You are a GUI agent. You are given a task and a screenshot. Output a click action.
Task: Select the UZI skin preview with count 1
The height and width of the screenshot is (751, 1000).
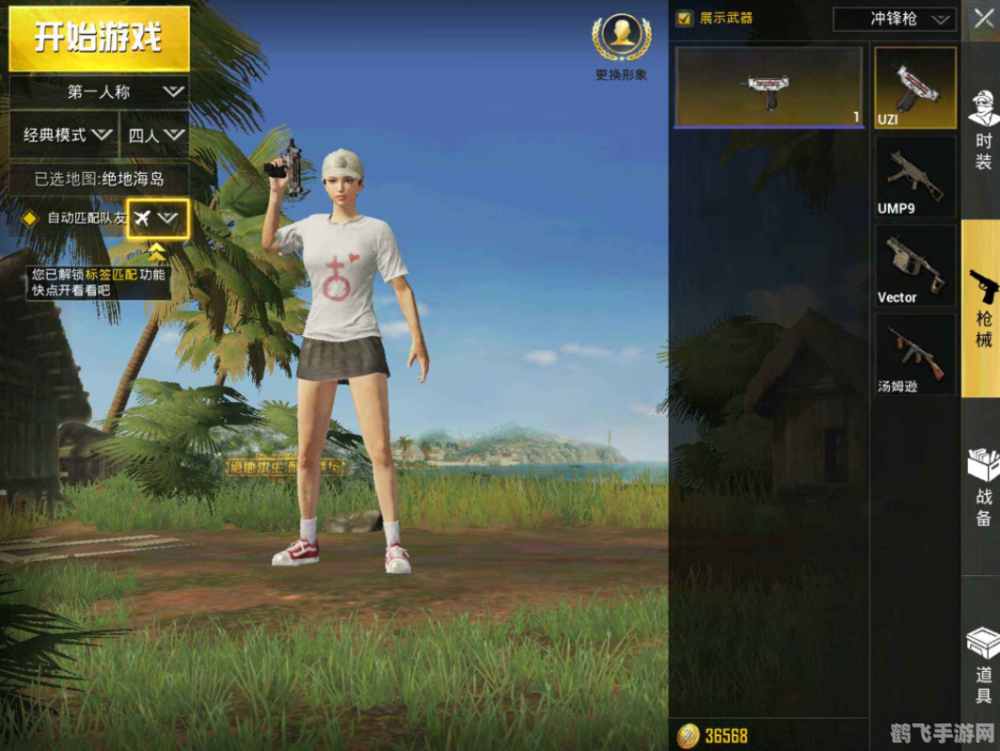point(768,87)
